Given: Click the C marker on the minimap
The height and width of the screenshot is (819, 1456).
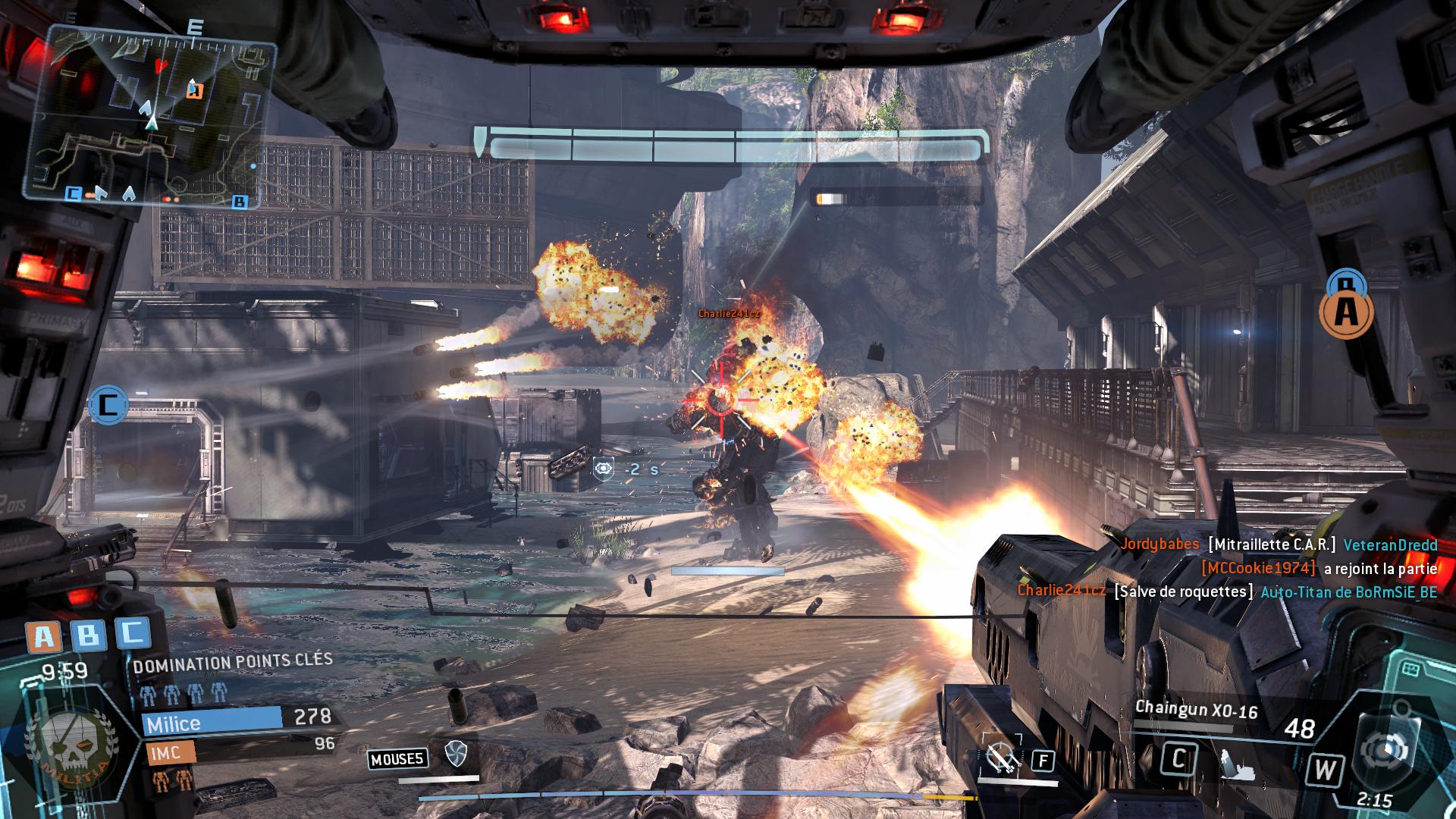Looking at the screenshot, I should pos(73,193).
